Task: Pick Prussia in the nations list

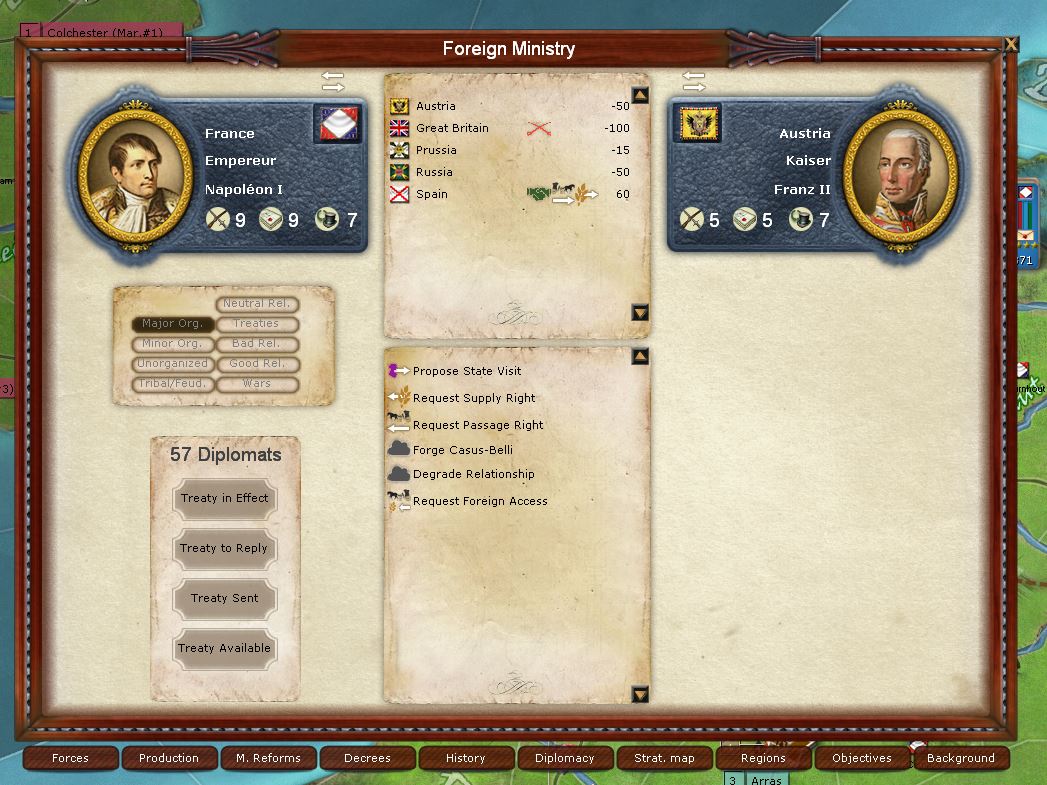Action: click(436, 150)
